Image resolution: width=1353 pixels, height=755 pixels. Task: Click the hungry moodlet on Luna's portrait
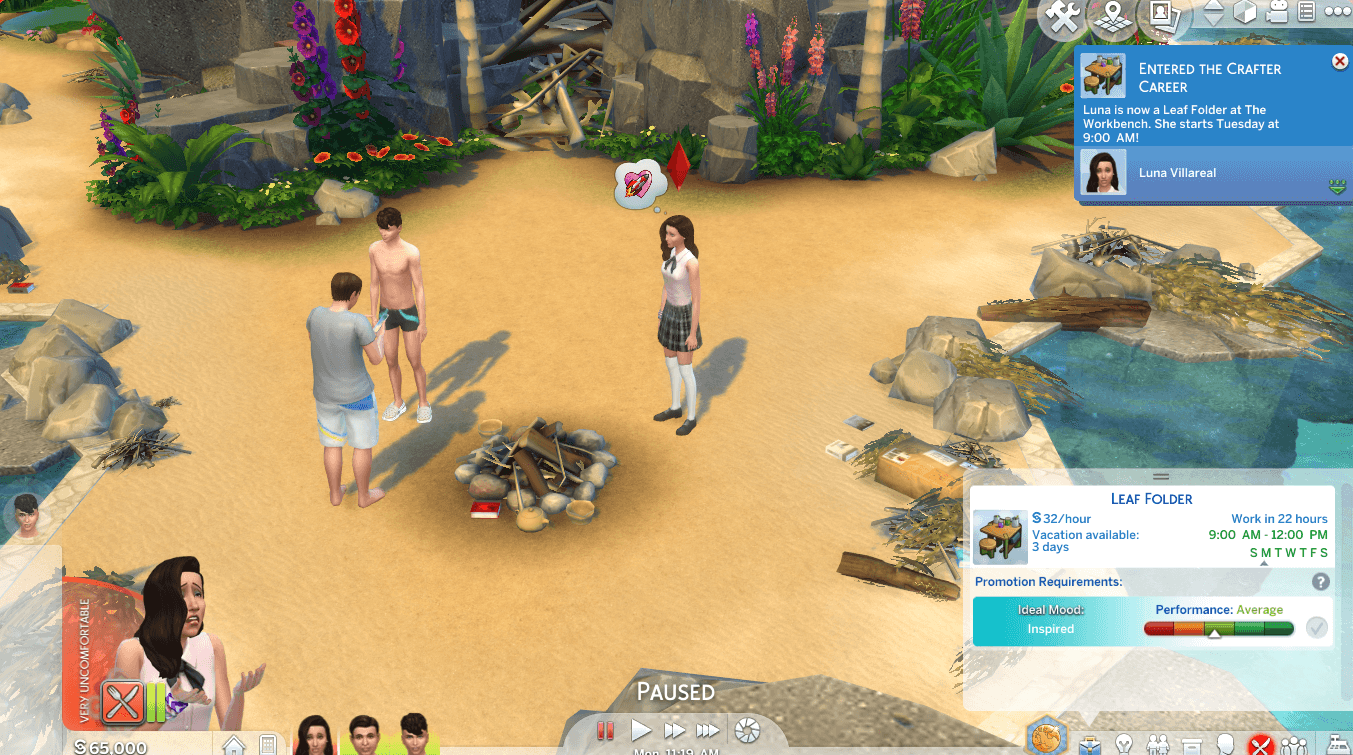point(123,701)
